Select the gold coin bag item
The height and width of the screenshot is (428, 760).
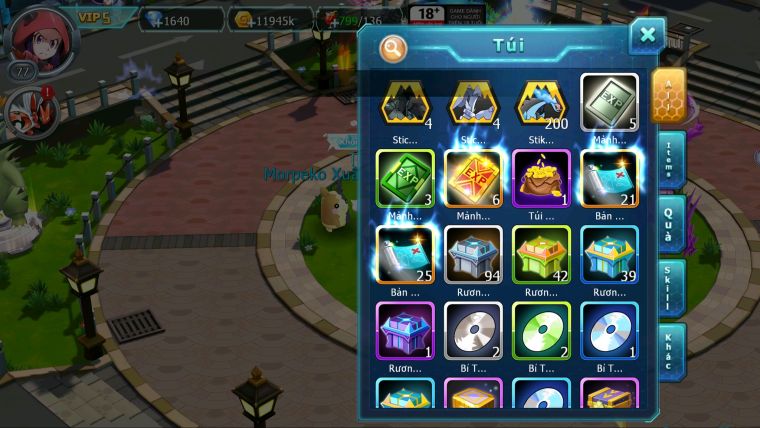[x=541, y=180]
